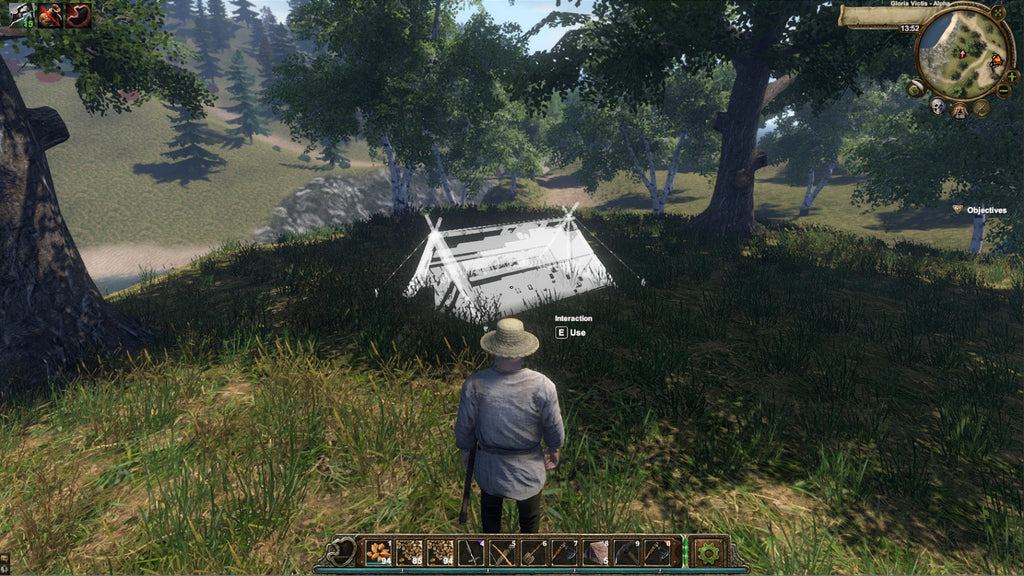
Task: Use the food item in slot 1
Action: coord(379,551)
